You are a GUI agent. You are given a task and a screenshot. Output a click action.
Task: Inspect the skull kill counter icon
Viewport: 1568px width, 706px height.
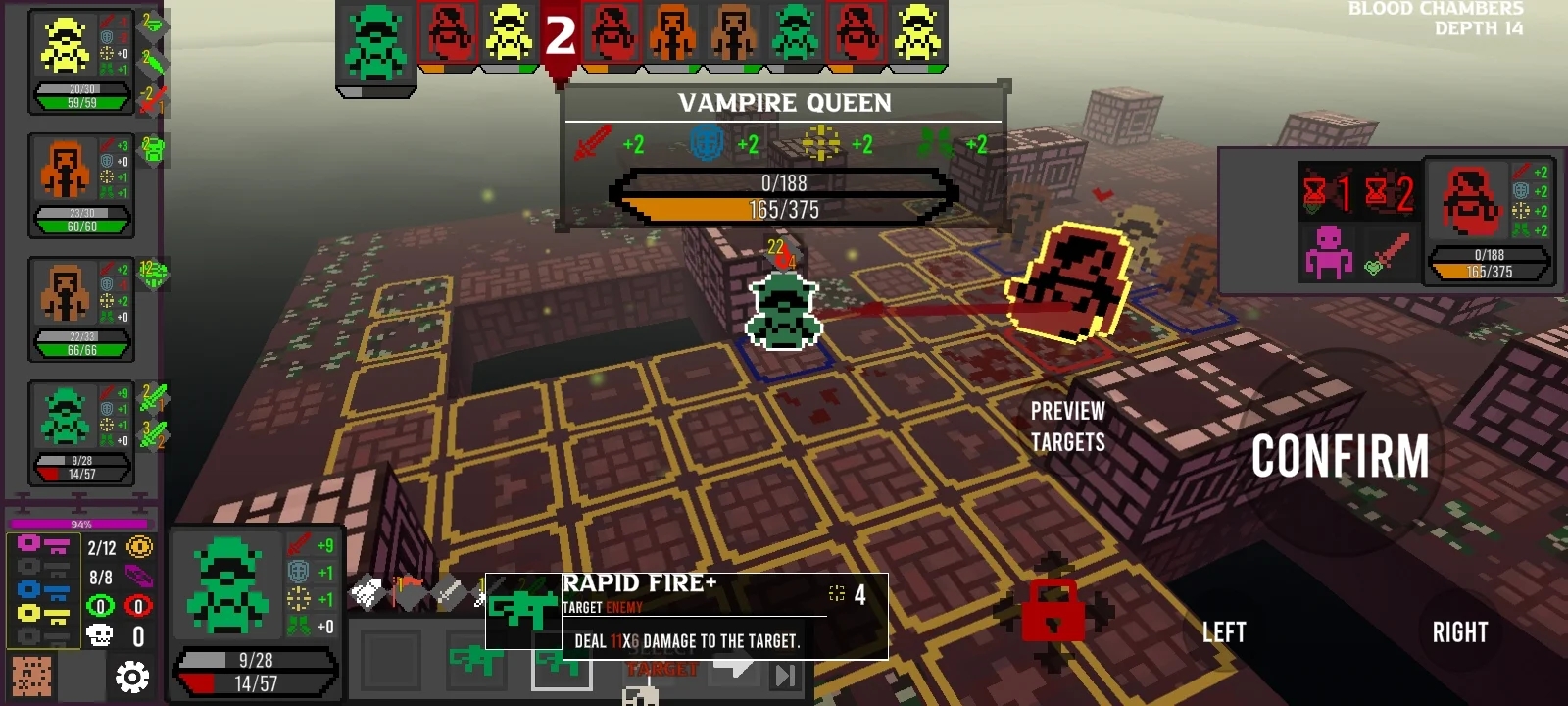coord(99,636)
